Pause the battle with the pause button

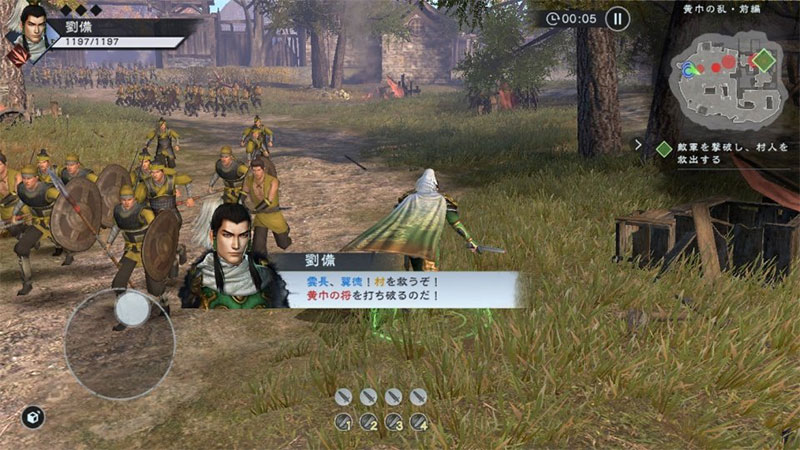pos(618,18)
